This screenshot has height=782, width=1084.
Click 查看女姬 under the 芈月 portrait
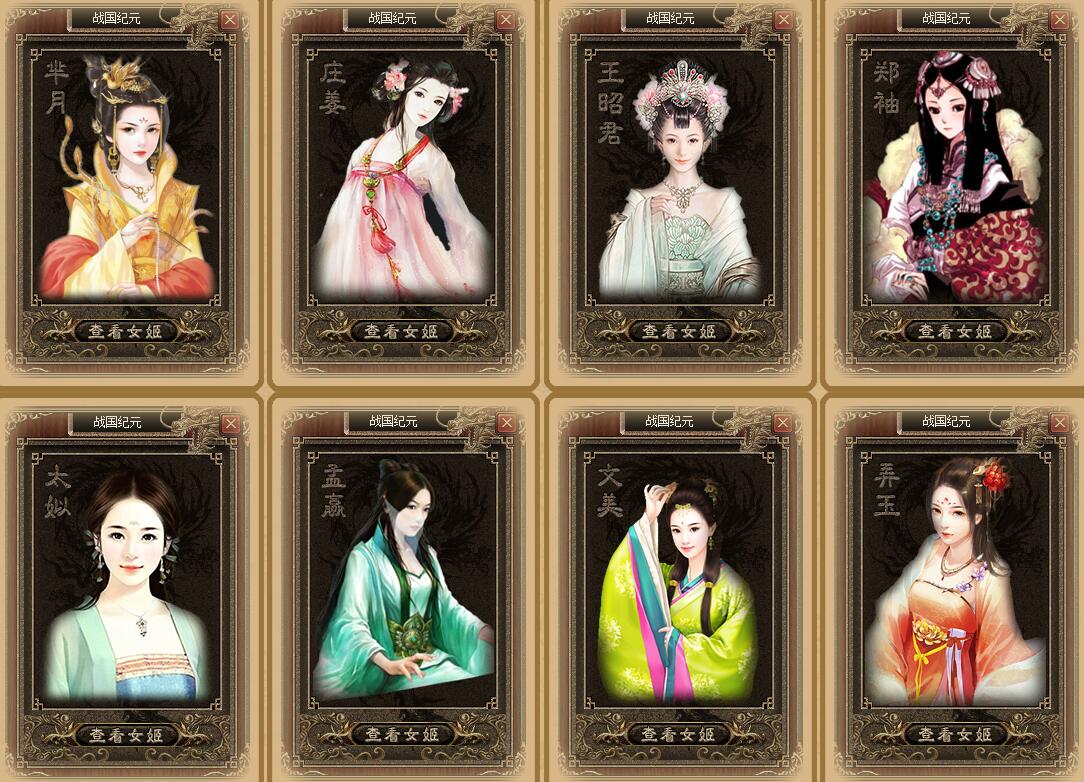tap(126, 331)
